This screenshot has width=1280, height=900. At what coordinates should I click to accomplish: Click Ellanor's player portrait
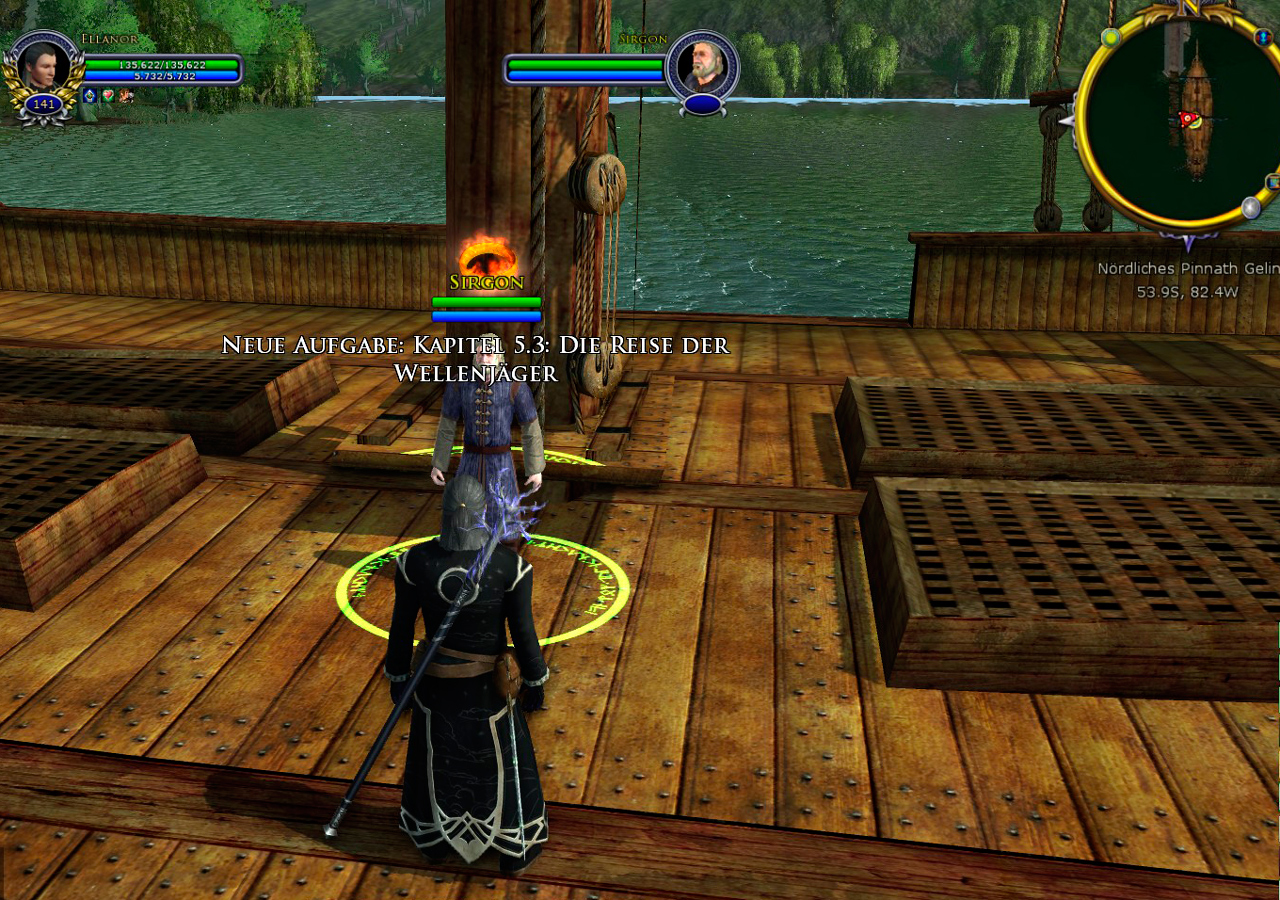(43, 66)
